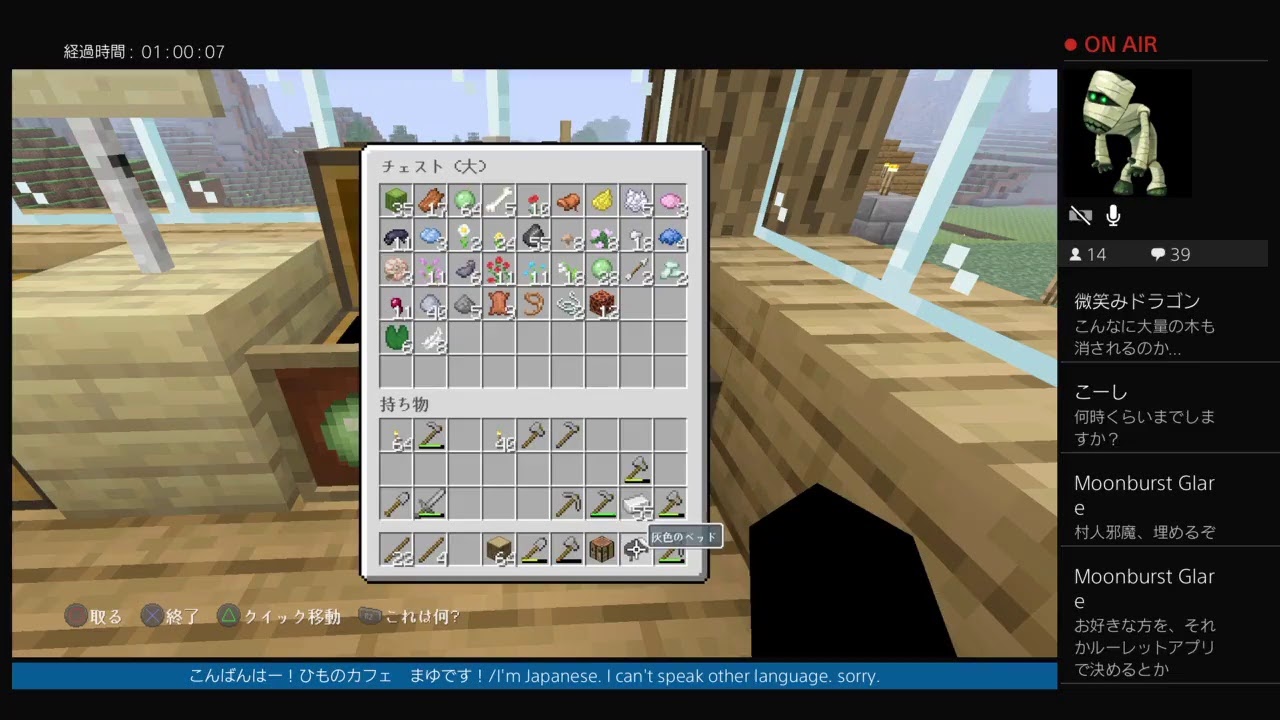Toggle the microphone icon on the sidebar

[x=1113, y=215]
